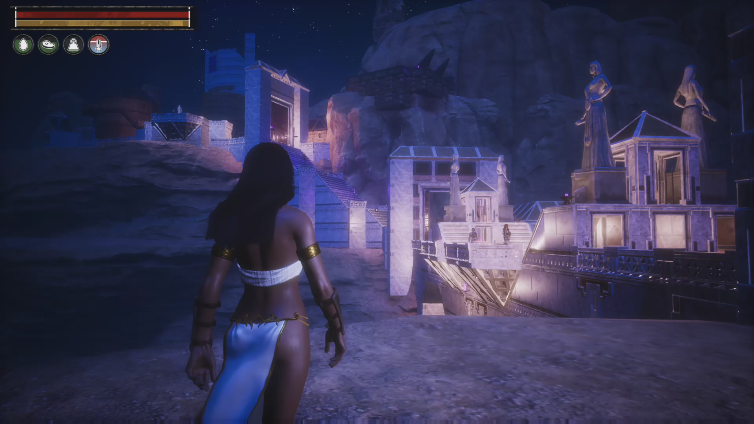Select the shoe-shaped buff icon
The width and height of the screenshot is (754, 424).
[x=48, y=44]
